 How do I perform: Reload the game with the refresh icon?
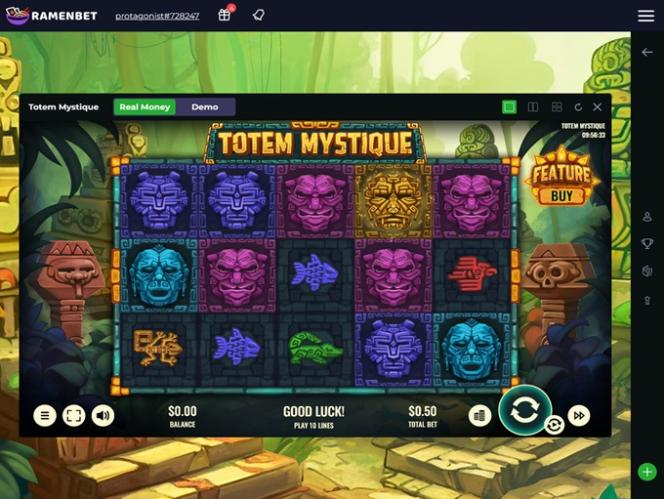click(x=578, y=107)
